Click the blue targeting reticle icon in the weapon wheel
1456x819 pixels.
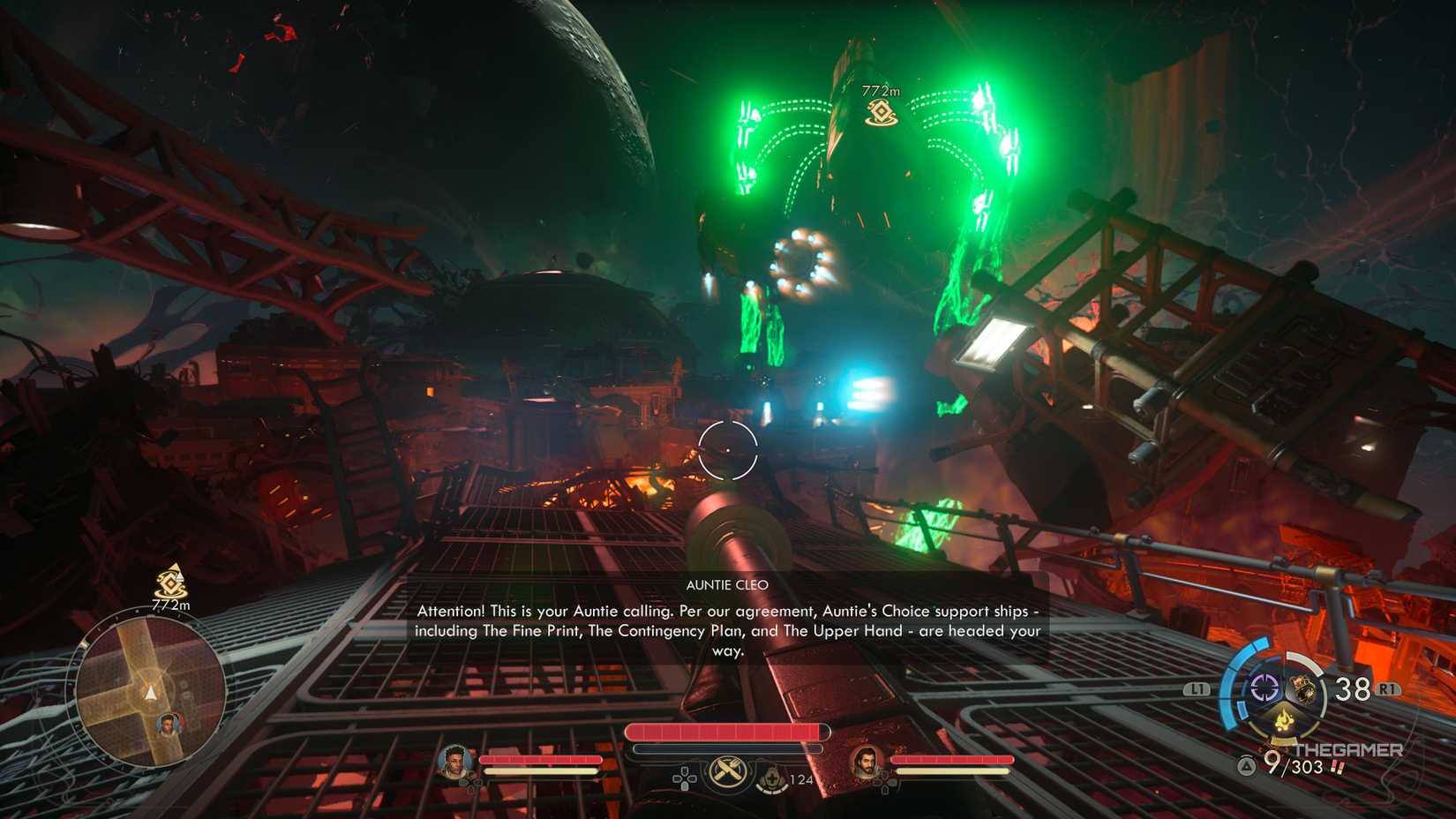click(x=1264, y=688)
